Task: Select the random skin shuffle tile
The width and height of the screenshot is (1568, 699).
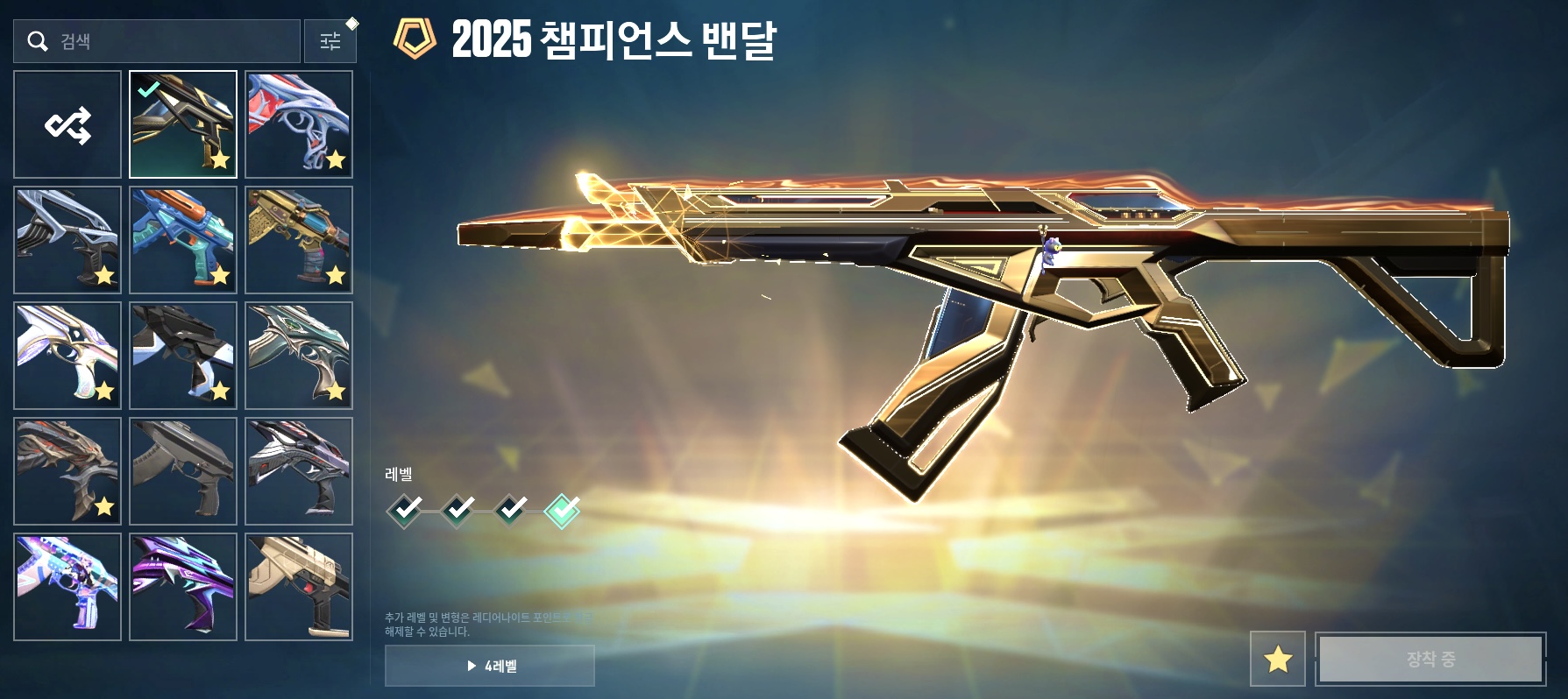Action: pos(67,124)
